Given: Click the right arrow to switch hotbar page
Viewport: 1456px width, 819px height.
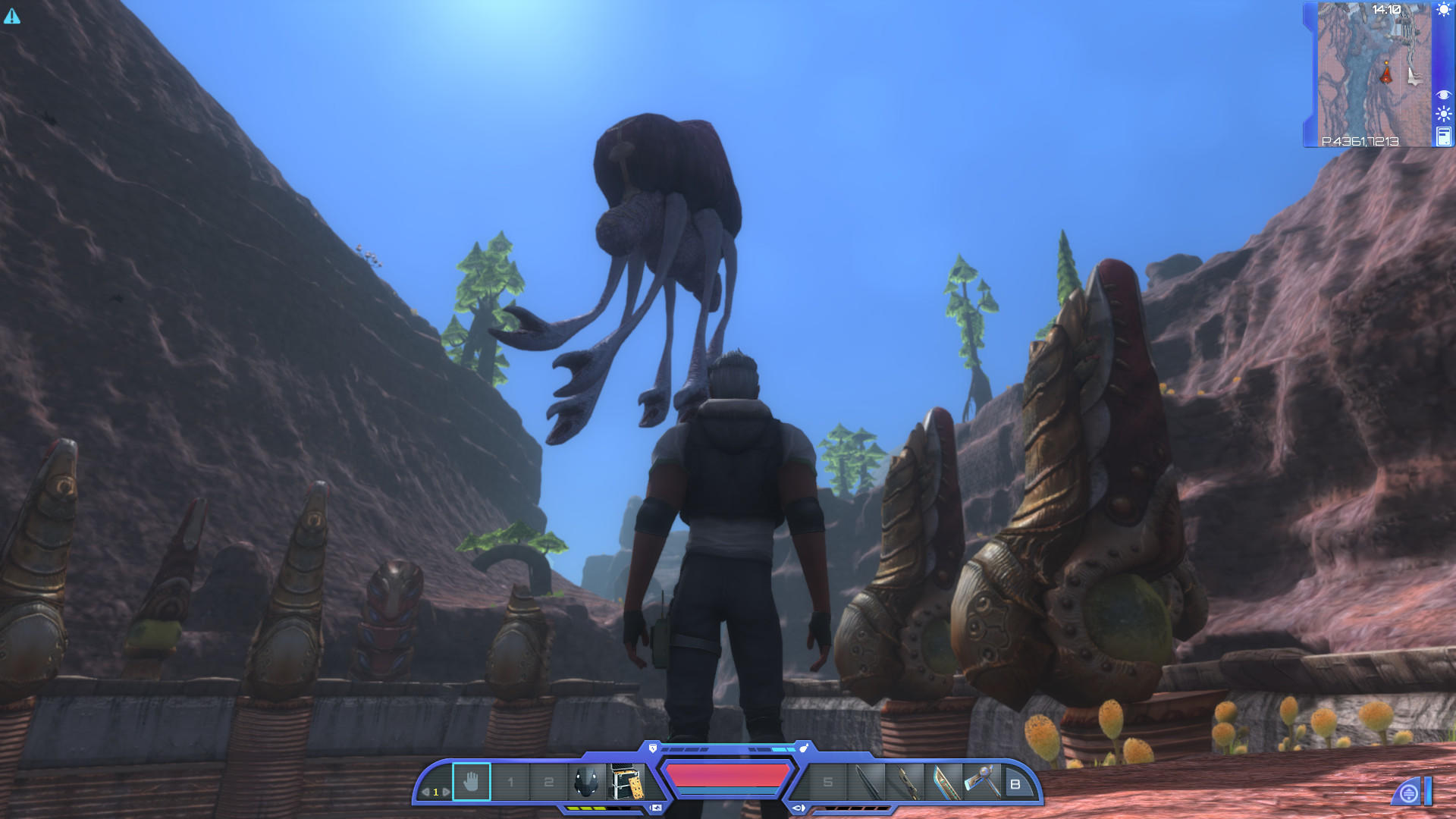Looking at the screenshot, I should [447, 791].
